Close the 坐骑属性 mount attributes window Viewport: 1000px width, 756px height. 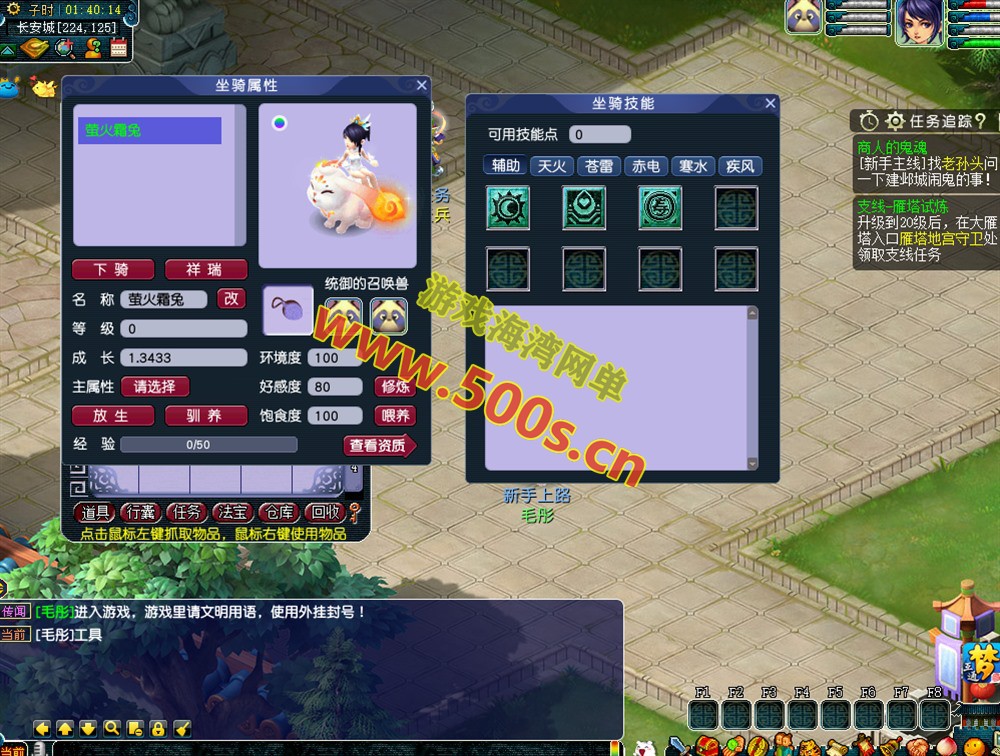tap(422, 86)
